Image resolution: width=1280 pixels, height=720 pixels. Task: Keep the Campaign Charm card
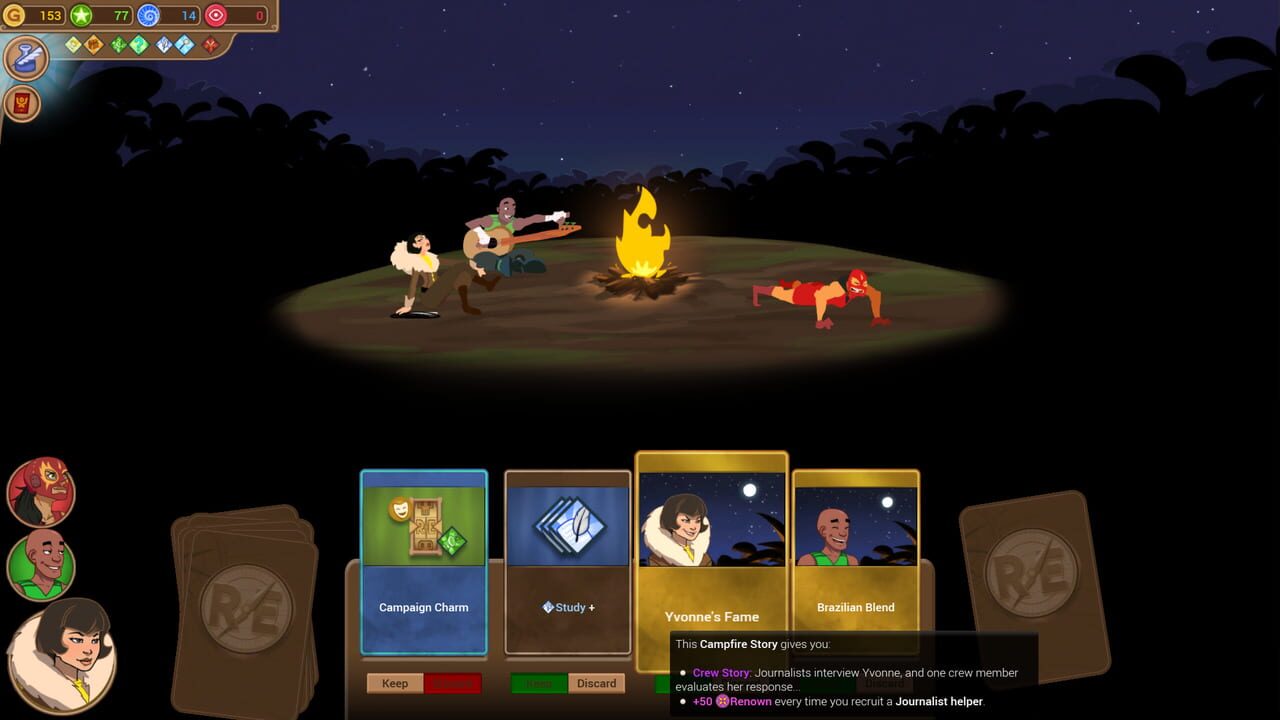pos(394,683)
